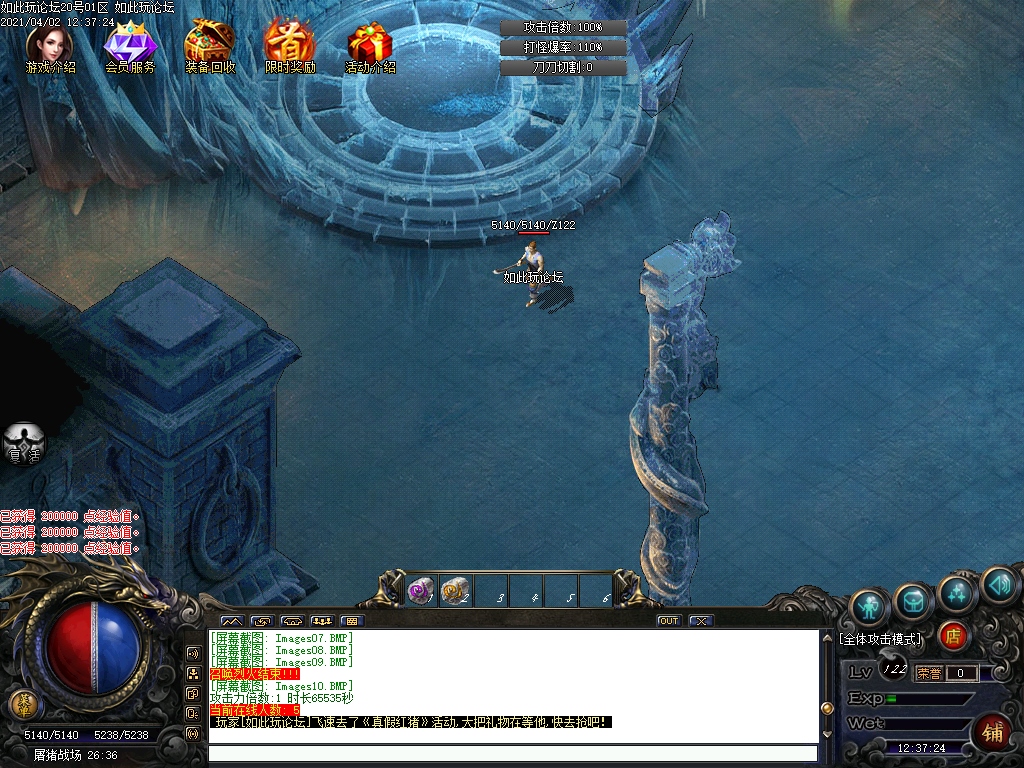This screenshot has width=1024, height=768.
Task: Open the skills sparkle icon
Action: [957, 592]
